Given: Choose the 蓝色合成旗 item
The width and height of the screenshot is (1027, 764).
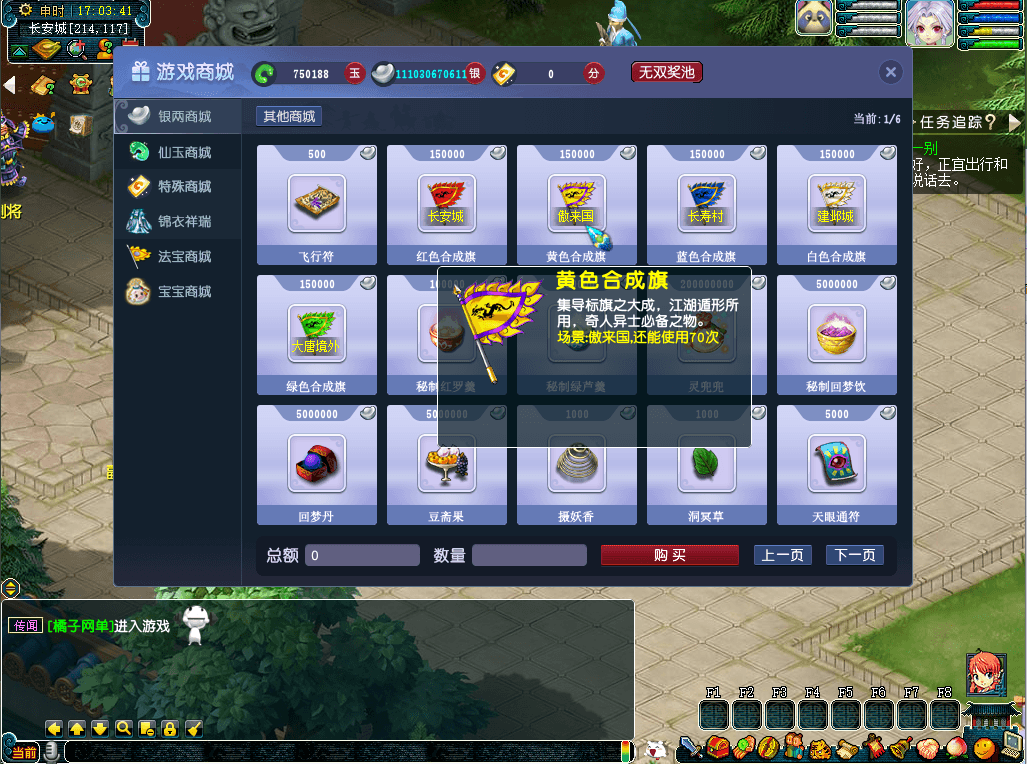Looking at the screenshot, I should [706, 203].
